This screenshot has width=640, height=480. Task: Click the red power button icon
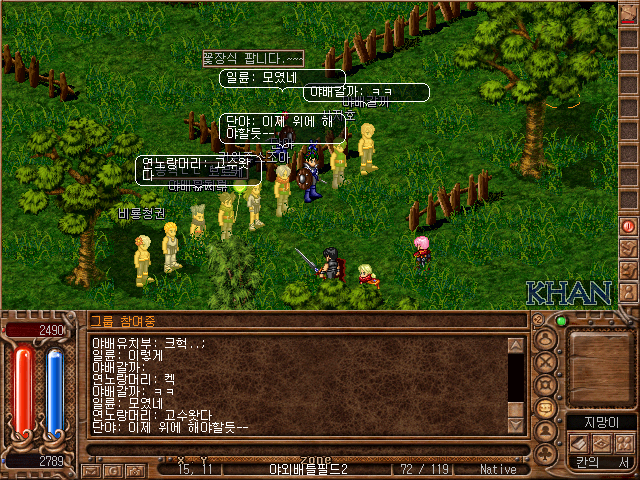(628, 226)
